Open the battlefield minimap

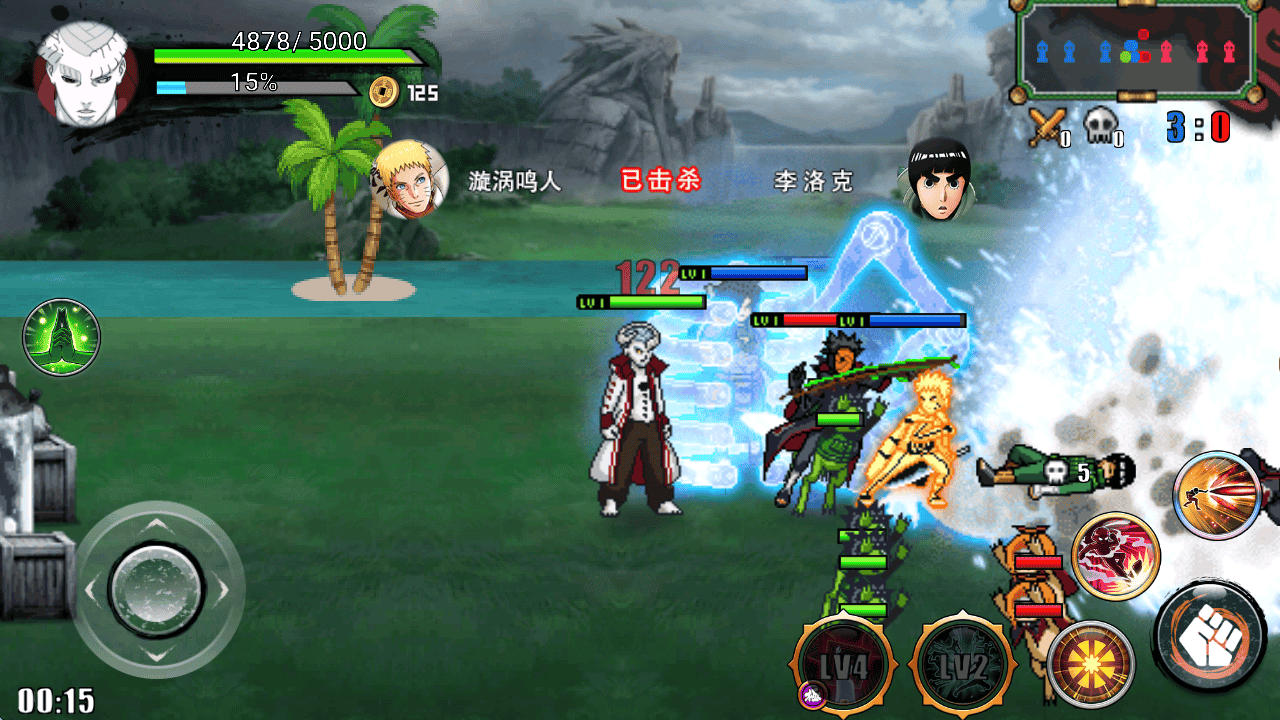(x=1137, y=49)
